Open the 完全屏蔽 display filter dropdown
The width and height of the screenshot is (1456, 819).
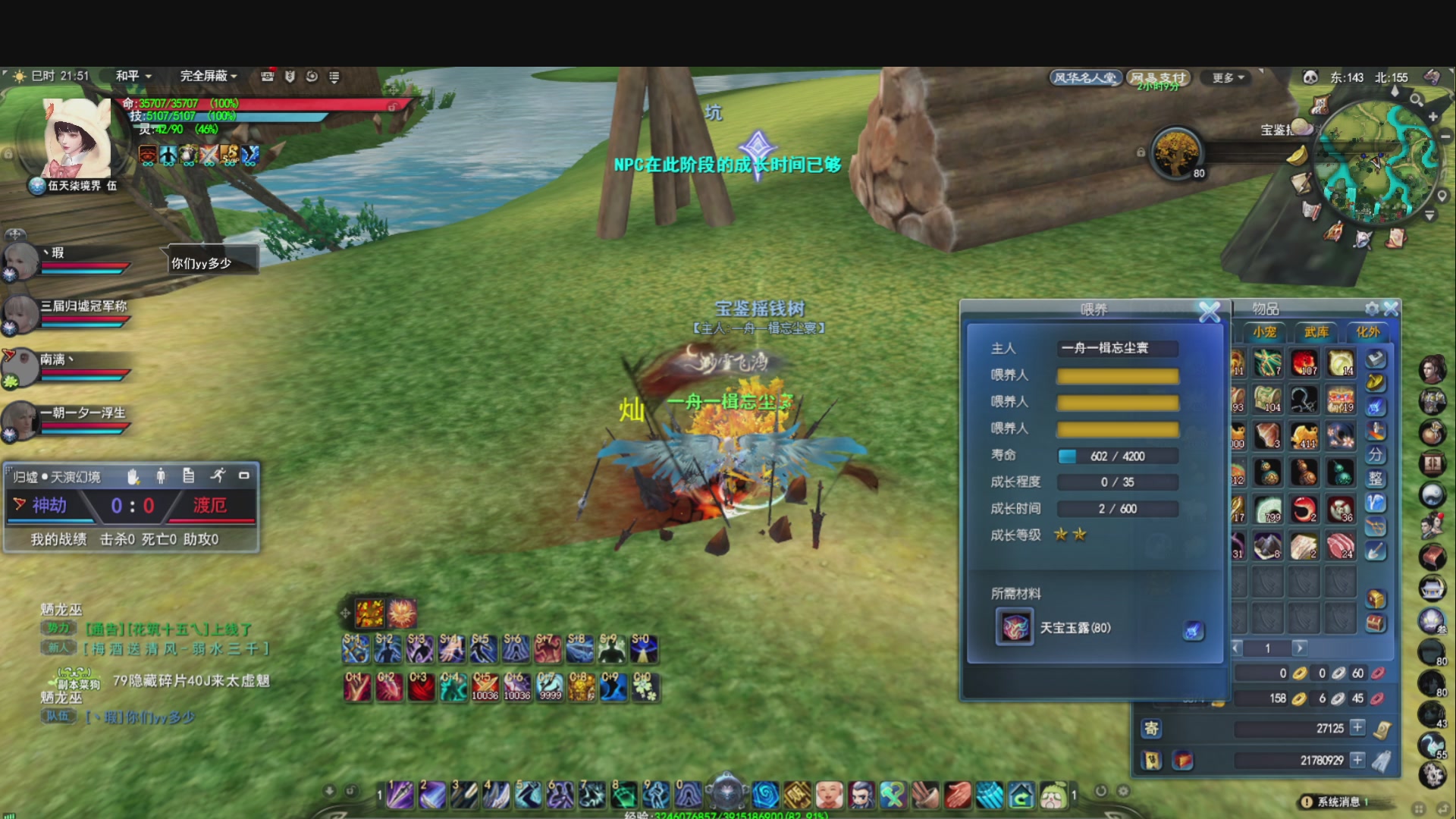click(209, 76)
